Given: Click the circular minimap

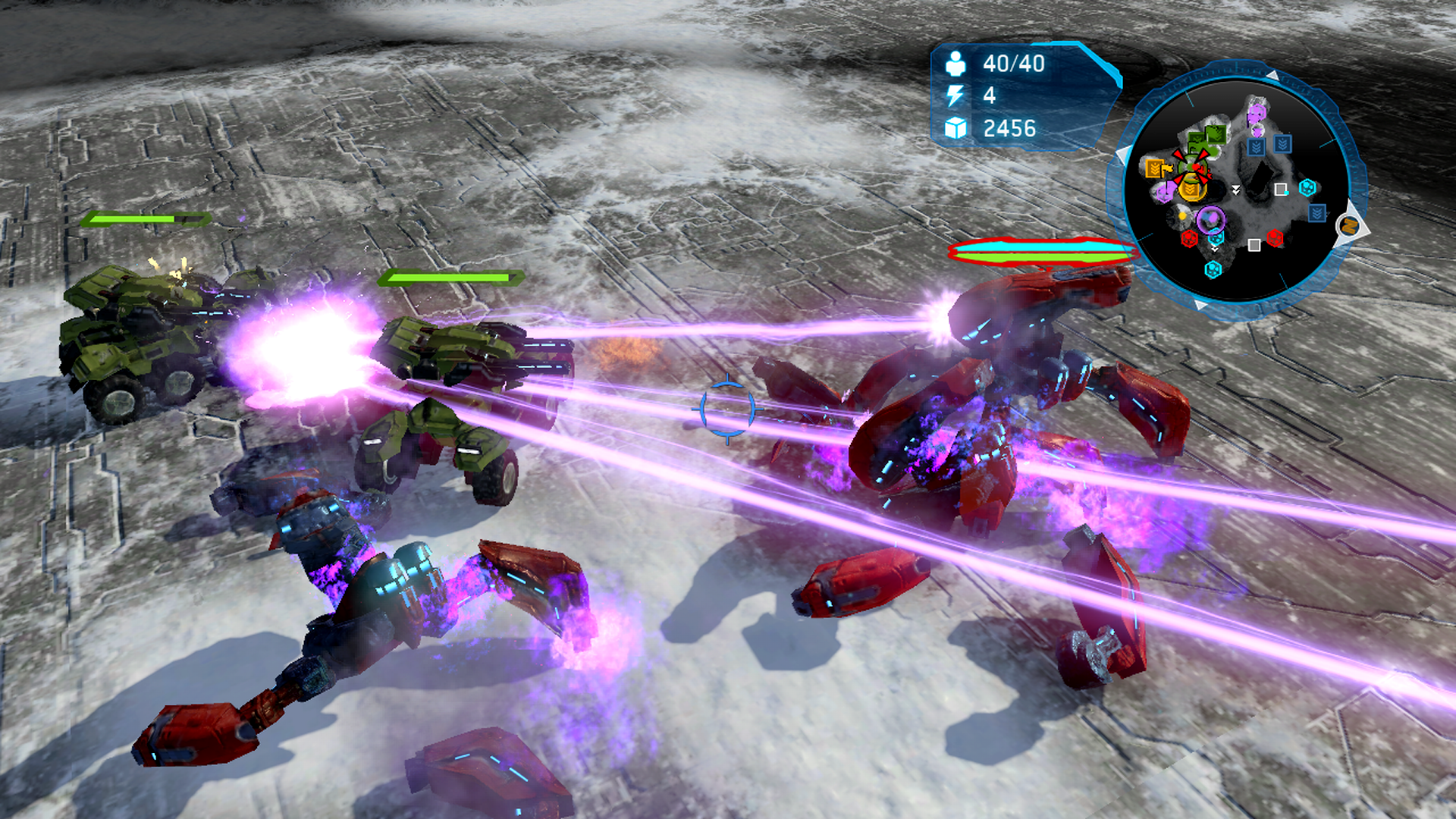Looking at the screenshot, I should (x=1237, y=190).
